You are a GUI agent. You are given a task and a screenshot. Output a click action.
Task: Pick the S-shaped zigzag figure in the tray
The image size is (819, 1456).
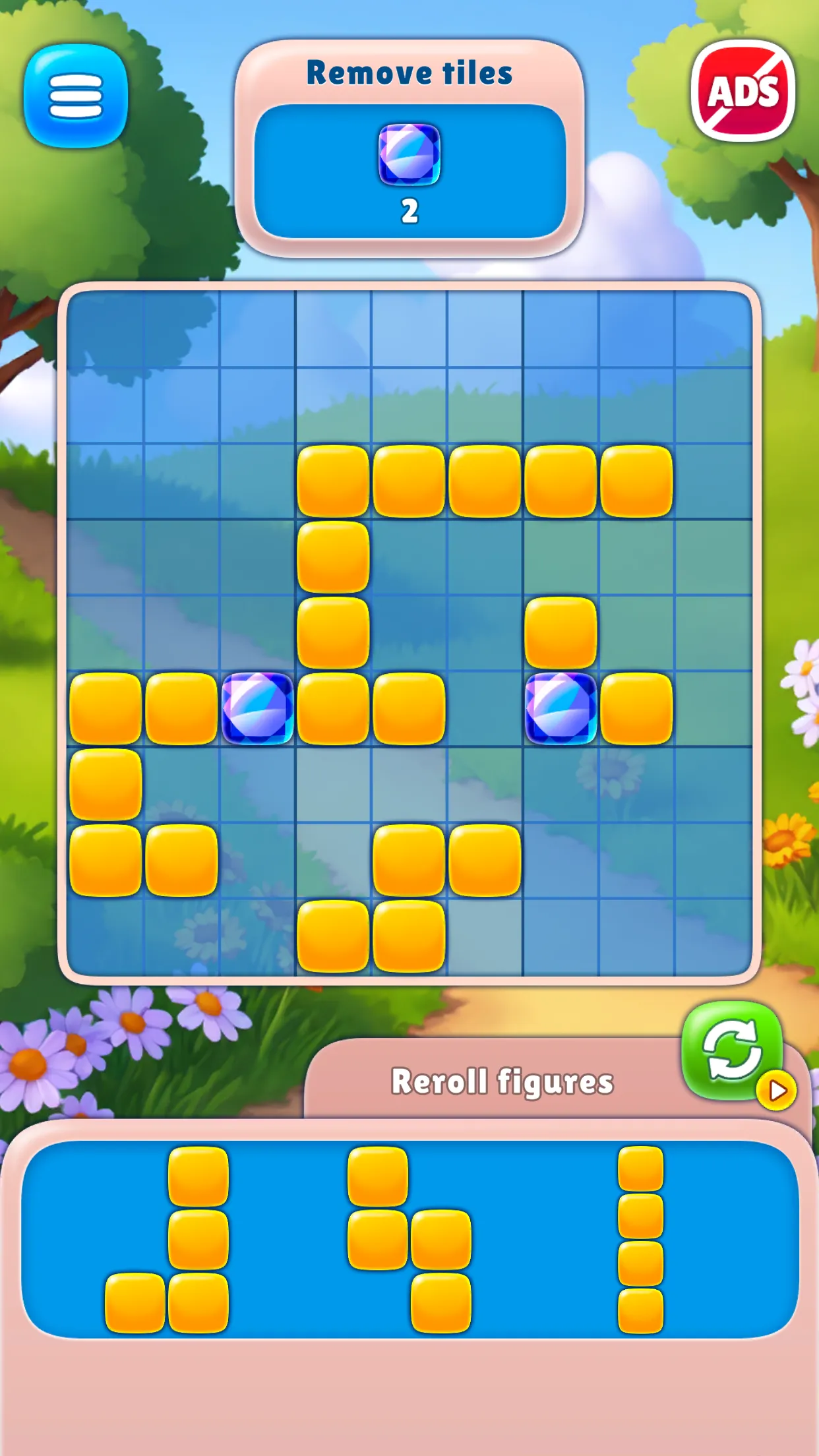pos(410,1240)
